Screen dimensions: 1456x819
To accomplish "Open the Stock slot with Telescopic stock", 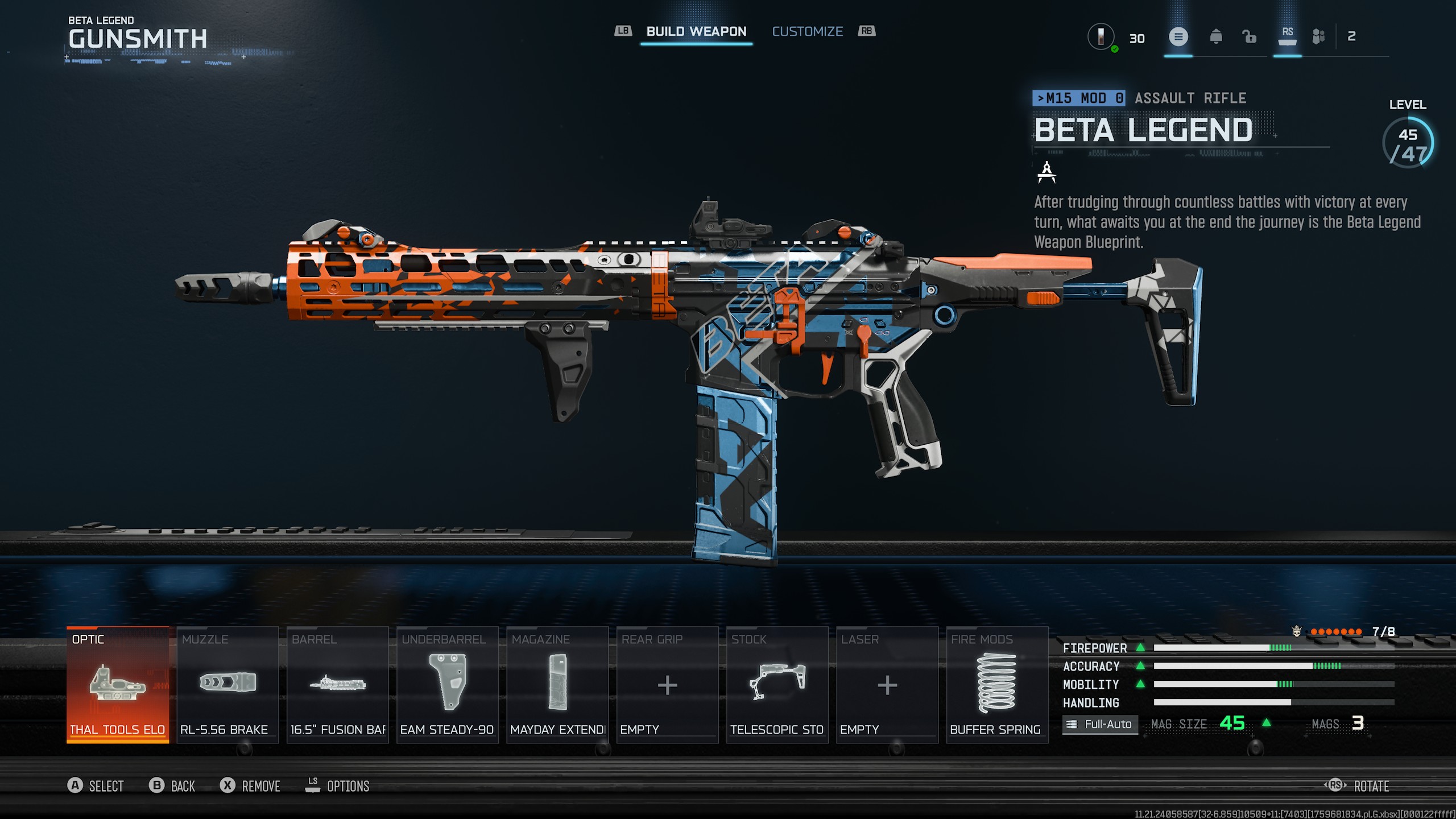I will click(777, 685).
